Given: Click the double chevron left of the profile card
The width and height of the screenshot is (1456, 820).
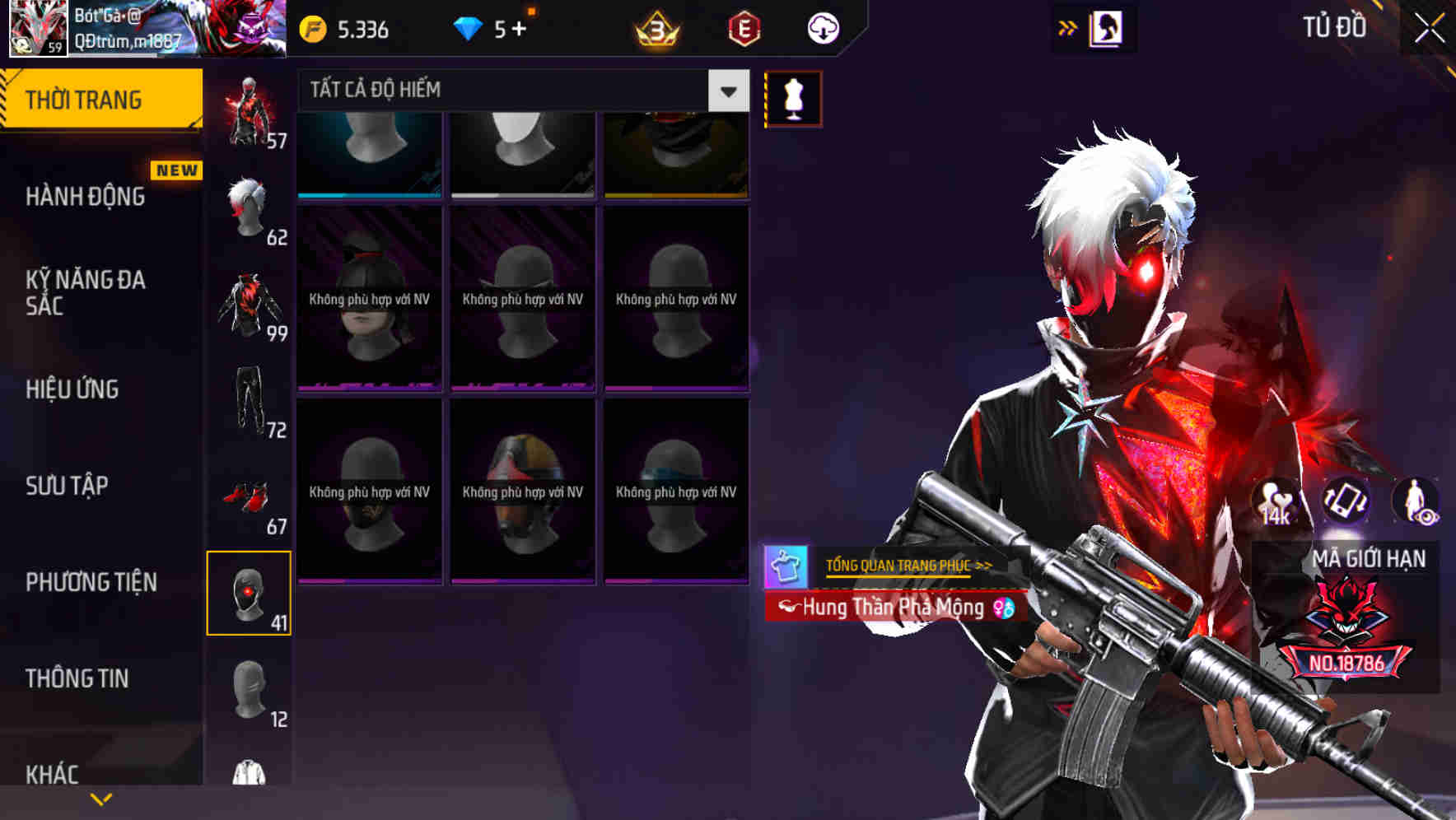Looking at the screenshot, I should (x=1068, y=27).
